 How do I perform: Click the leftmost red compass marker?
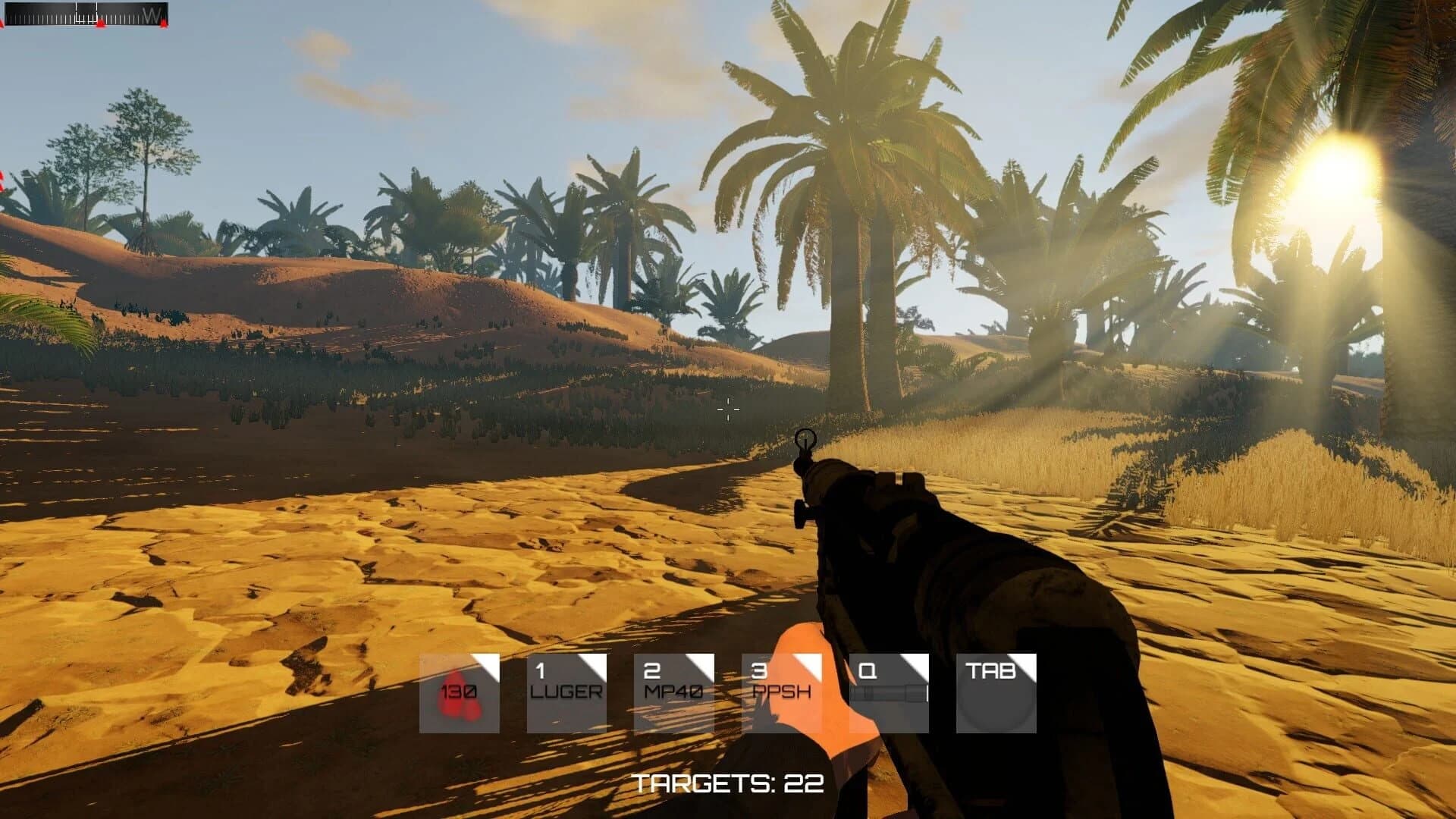2,21
